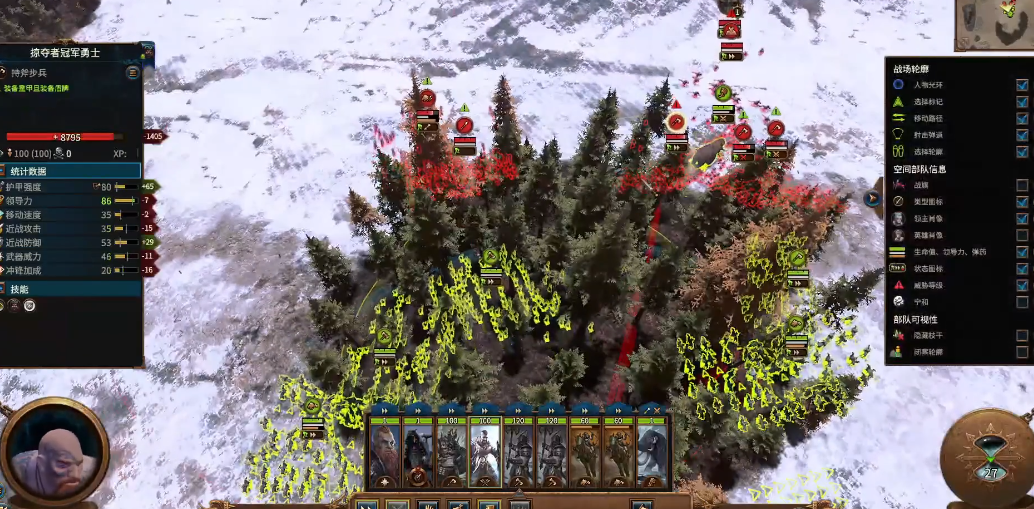Viewport: 1034px width, 509px height.
Task: Select the highlighted champion infantry unit card
Action: coord(485,450)
